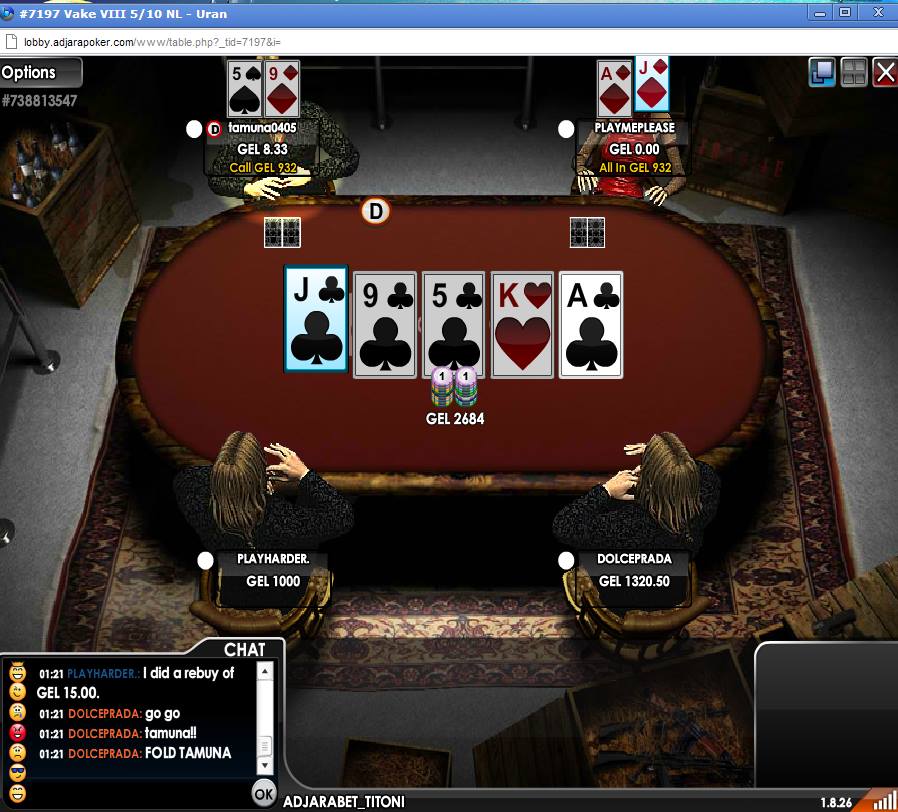The width and height of the screenshot is (898, 812).
Task: Select the King of hearts community card
Action: 522,324
